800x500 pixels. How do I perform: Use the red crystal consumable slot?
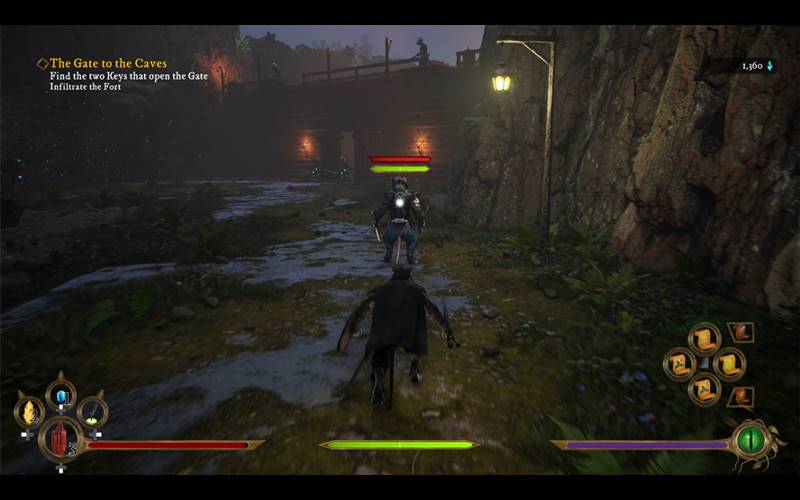[58, 437]
